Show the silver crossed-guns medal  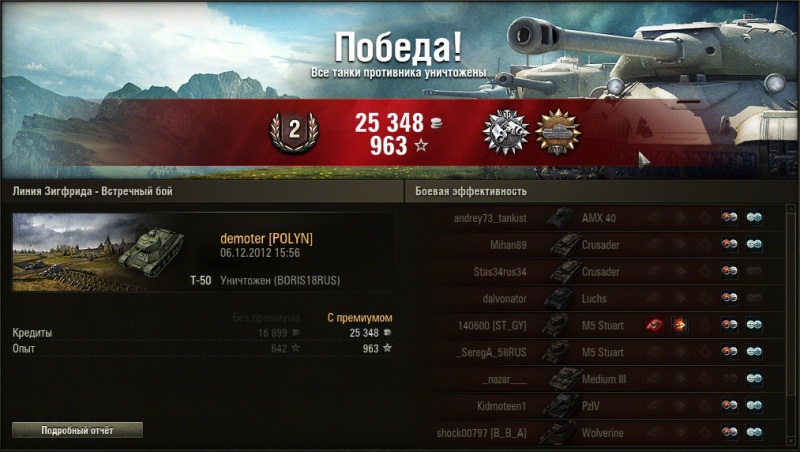coord(504,132)
